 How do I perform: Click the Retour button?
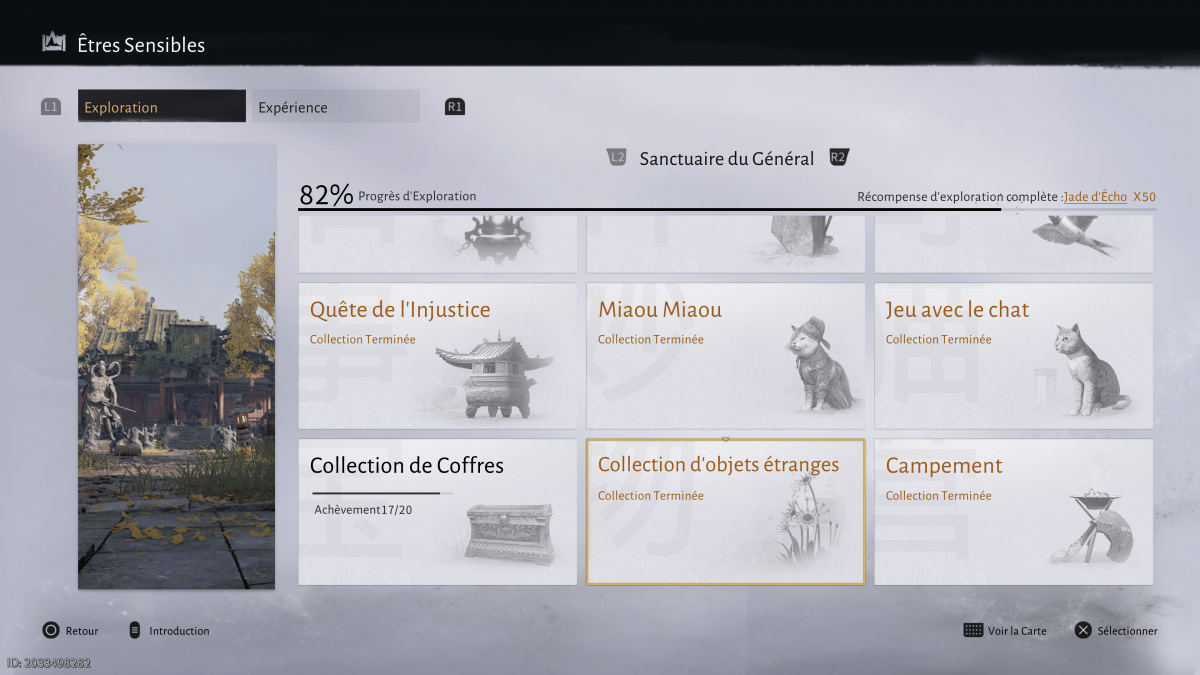tap(71, 631)
